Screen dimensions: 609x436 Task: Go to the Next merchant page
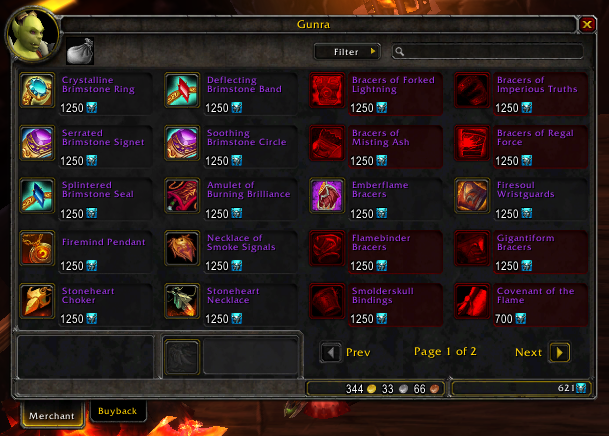click(559, 352)
